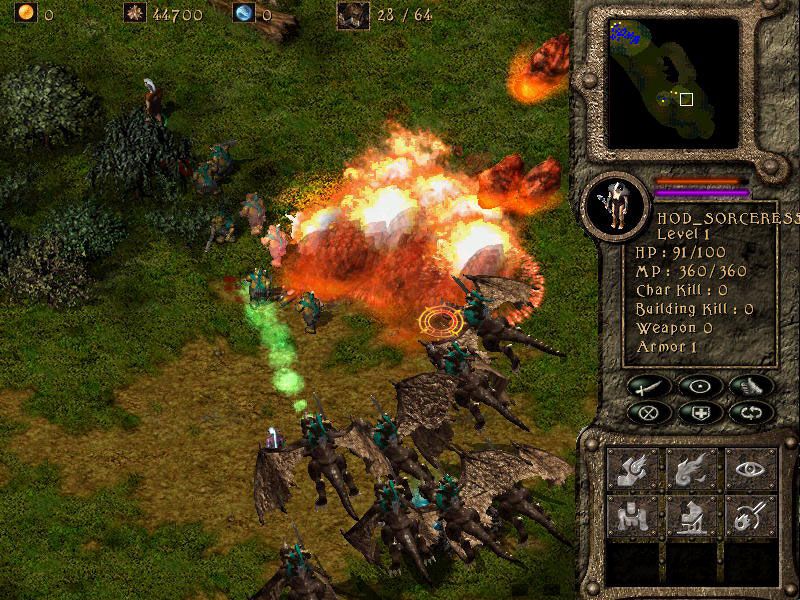This screenshot has height=600, width=800.
Task: Cast the winged hand spell
Action: (x=634, y=470)
